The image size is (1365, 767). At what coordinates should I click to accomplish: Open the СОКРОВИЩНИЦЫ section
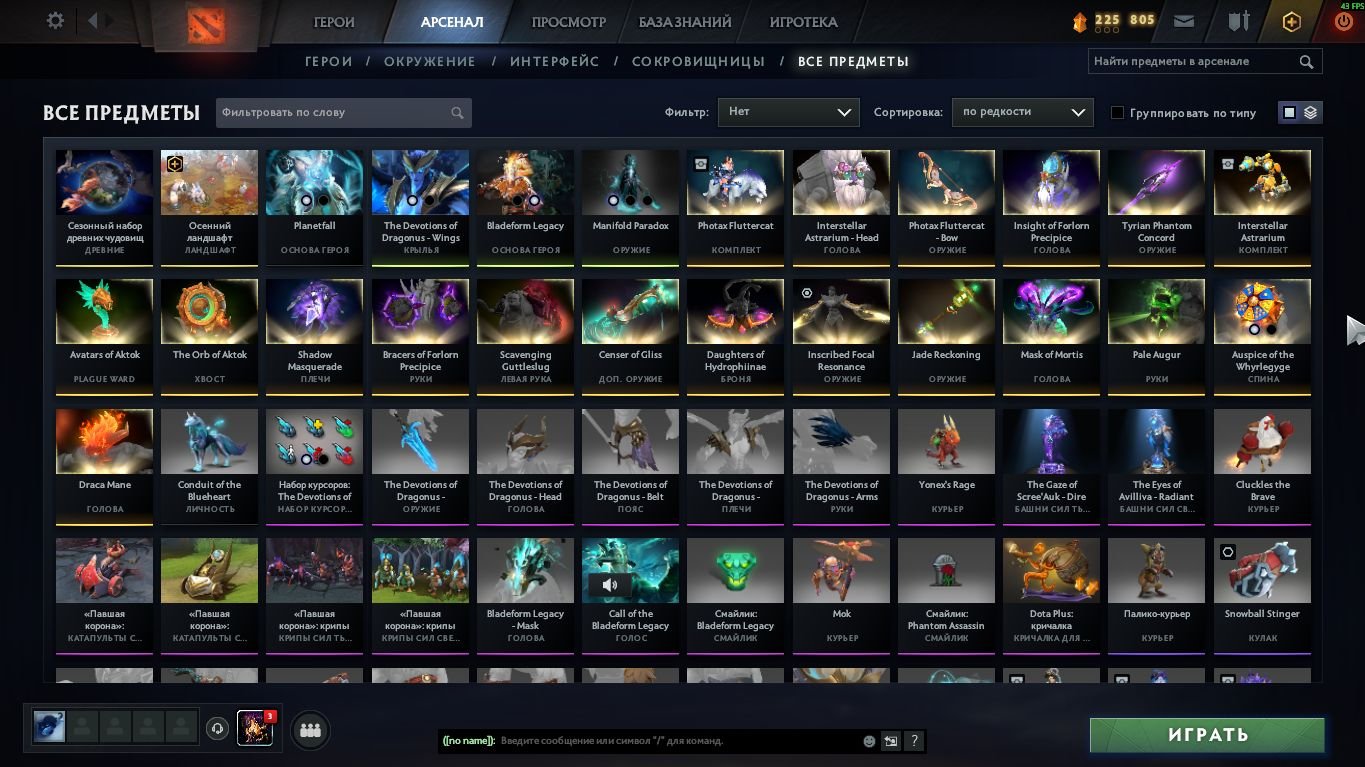tap(701, 61)
